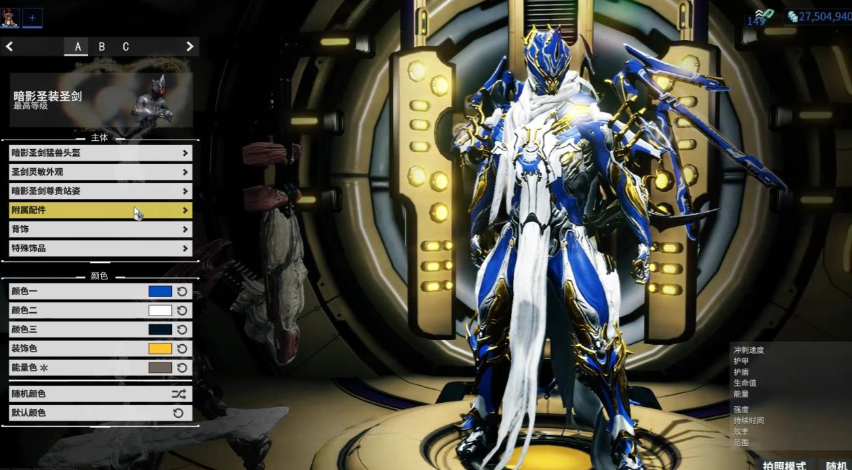Open the 暗影圣剑尊贵站姿 animation option
Image resolution: width=852 pixels, height=470 pixels.
point(100,191)
